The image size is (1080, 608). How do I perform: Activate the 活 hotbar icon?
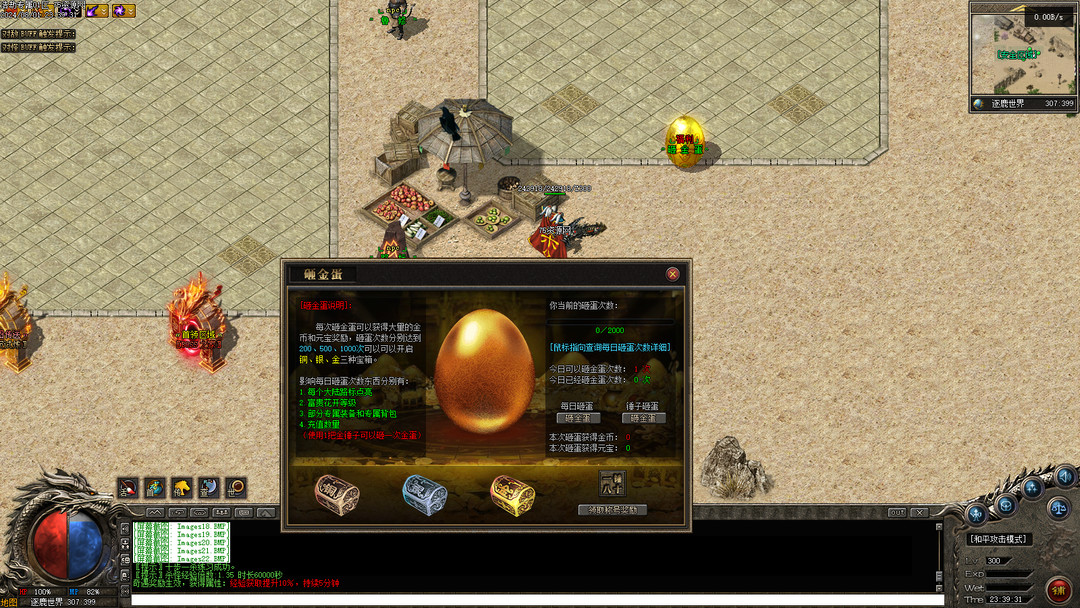click(x=129, y=488)
